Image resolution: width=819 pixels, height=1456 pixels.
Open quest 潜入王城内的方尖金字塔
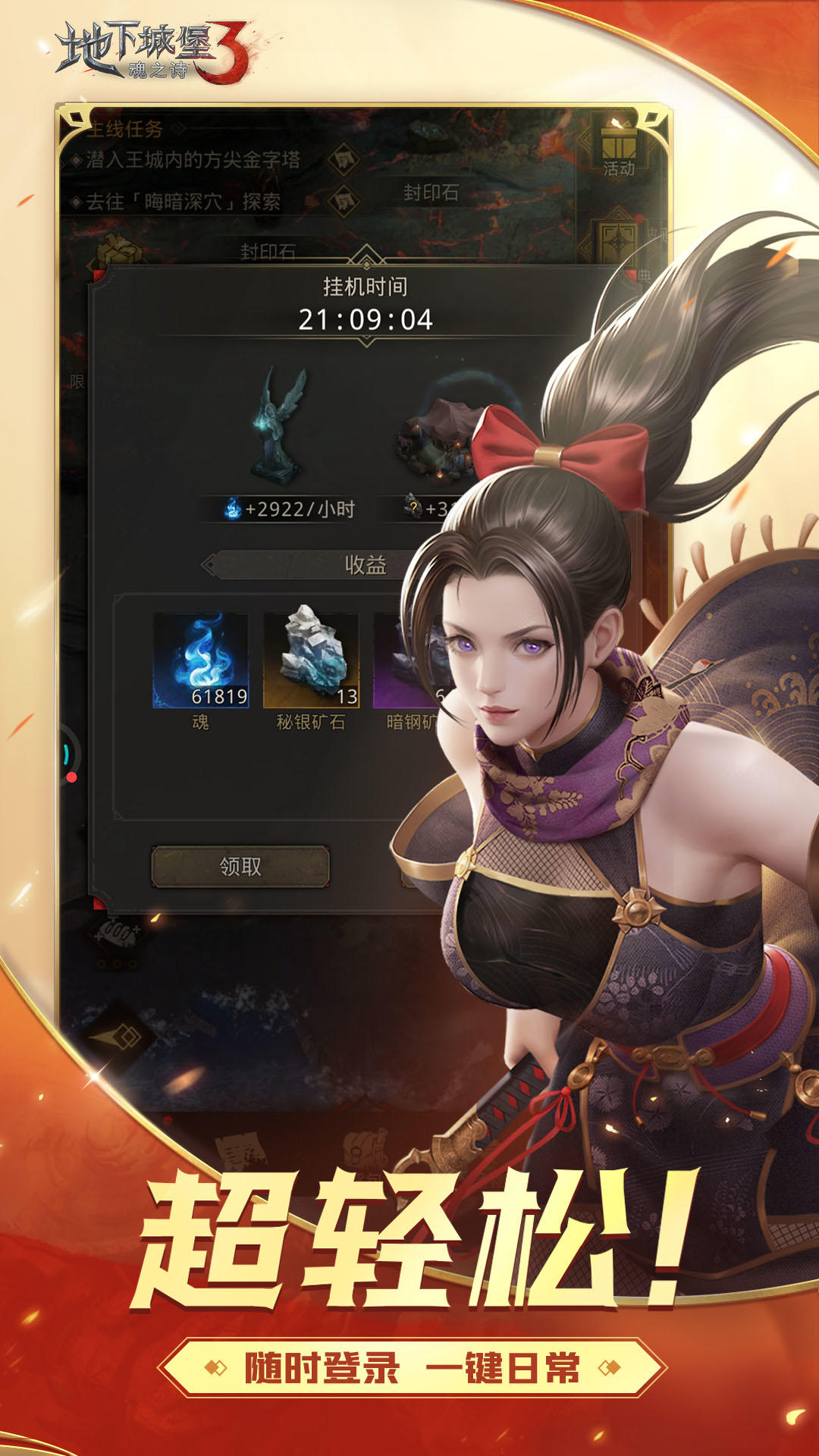click(193, 160)
